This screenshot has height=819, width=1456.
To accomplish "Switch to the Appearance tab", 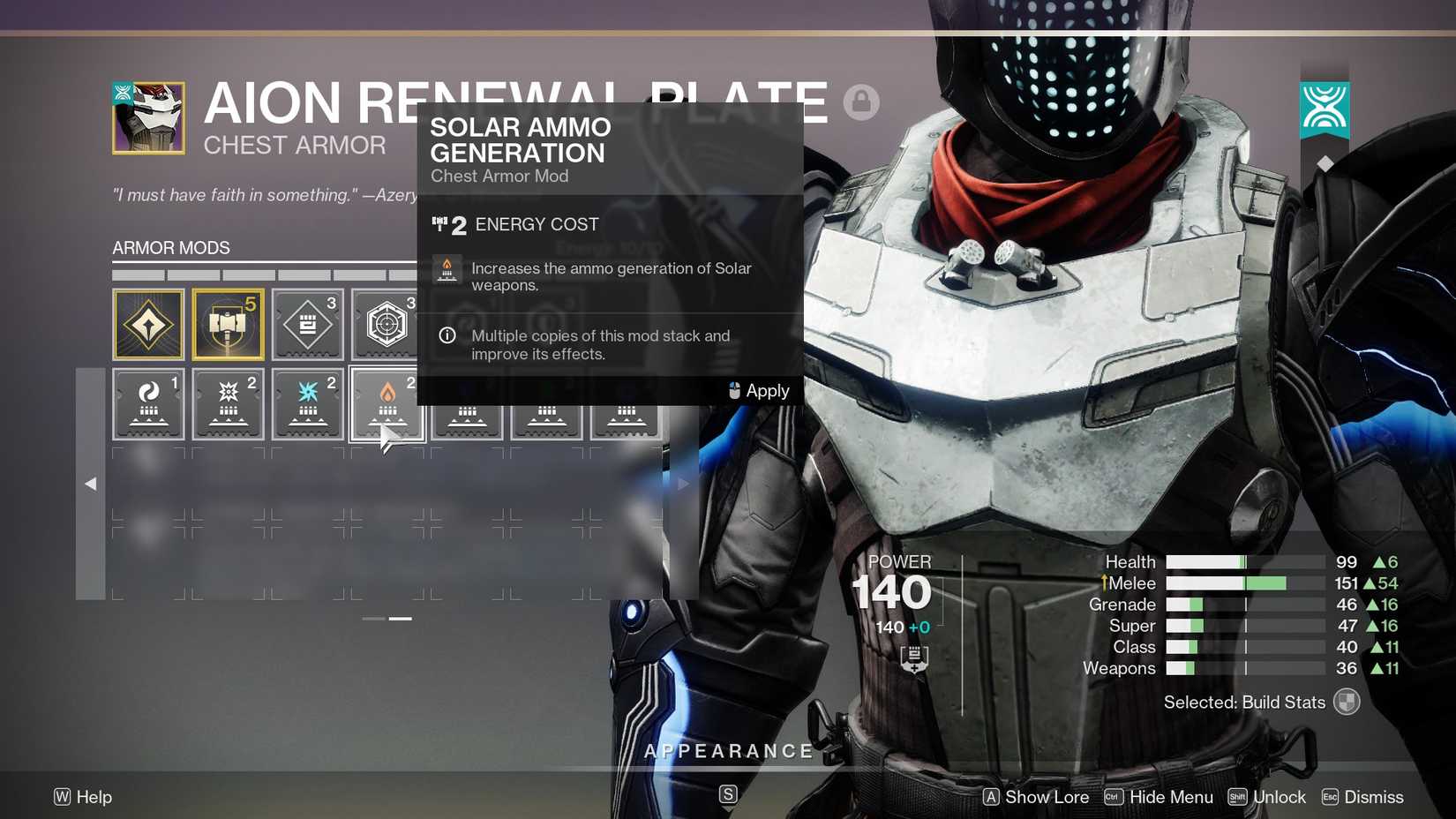I will click(727, 751).
